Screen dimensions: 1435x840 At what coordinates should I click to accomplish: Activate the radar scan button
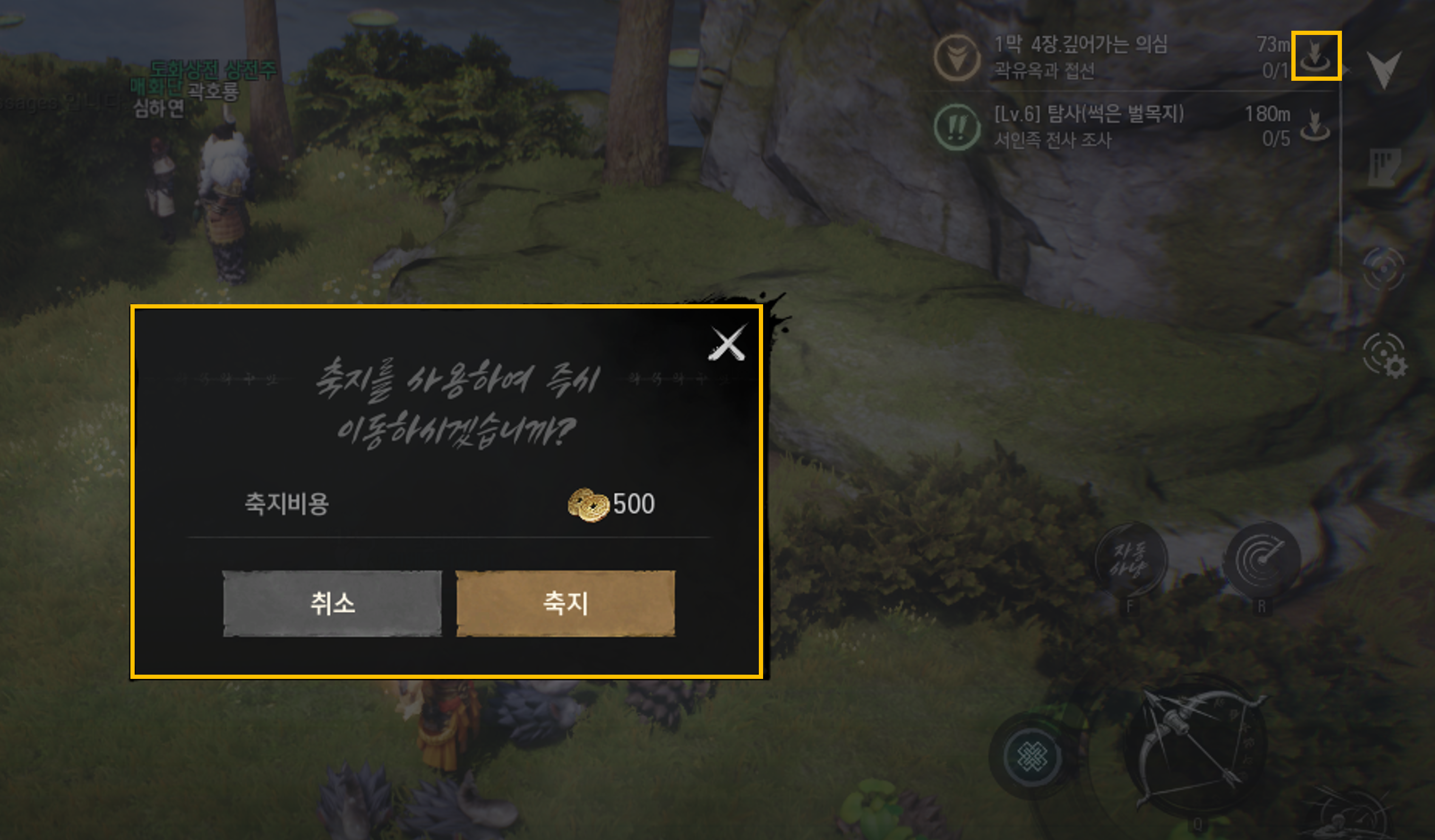pos(1262,559)
